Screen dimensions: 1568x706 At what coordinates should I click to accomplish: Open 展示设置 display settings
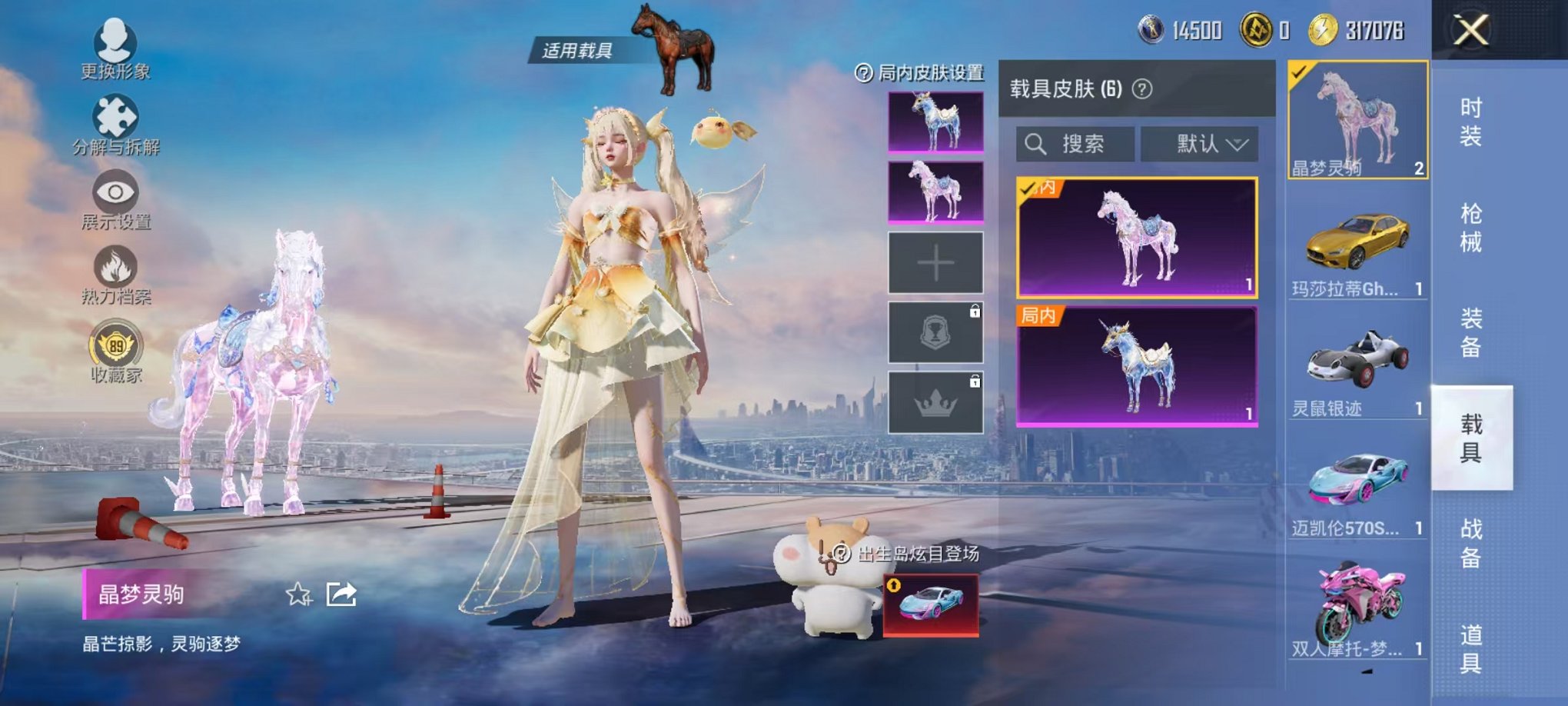(114, 195)
